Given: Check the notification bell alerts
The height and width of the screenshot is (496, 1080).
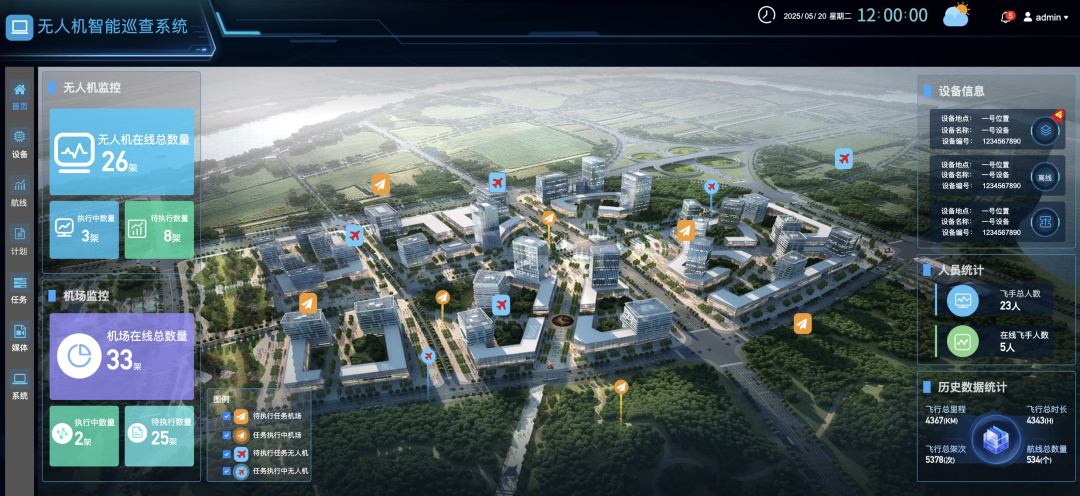Looking at the screenshot, I should click(1006, 17).
